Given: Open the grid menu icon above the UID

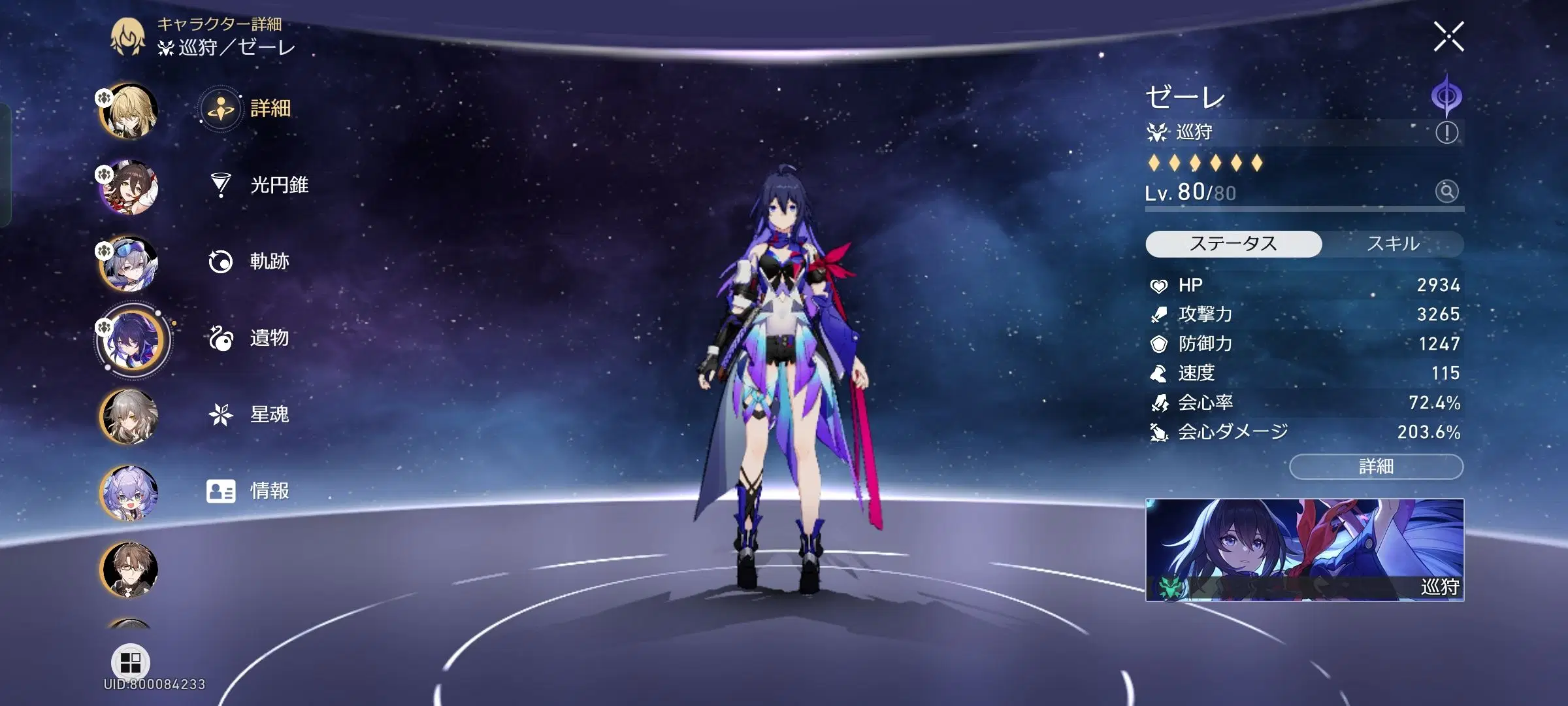Looking at the screenshot, I should [x=131, y=659].
